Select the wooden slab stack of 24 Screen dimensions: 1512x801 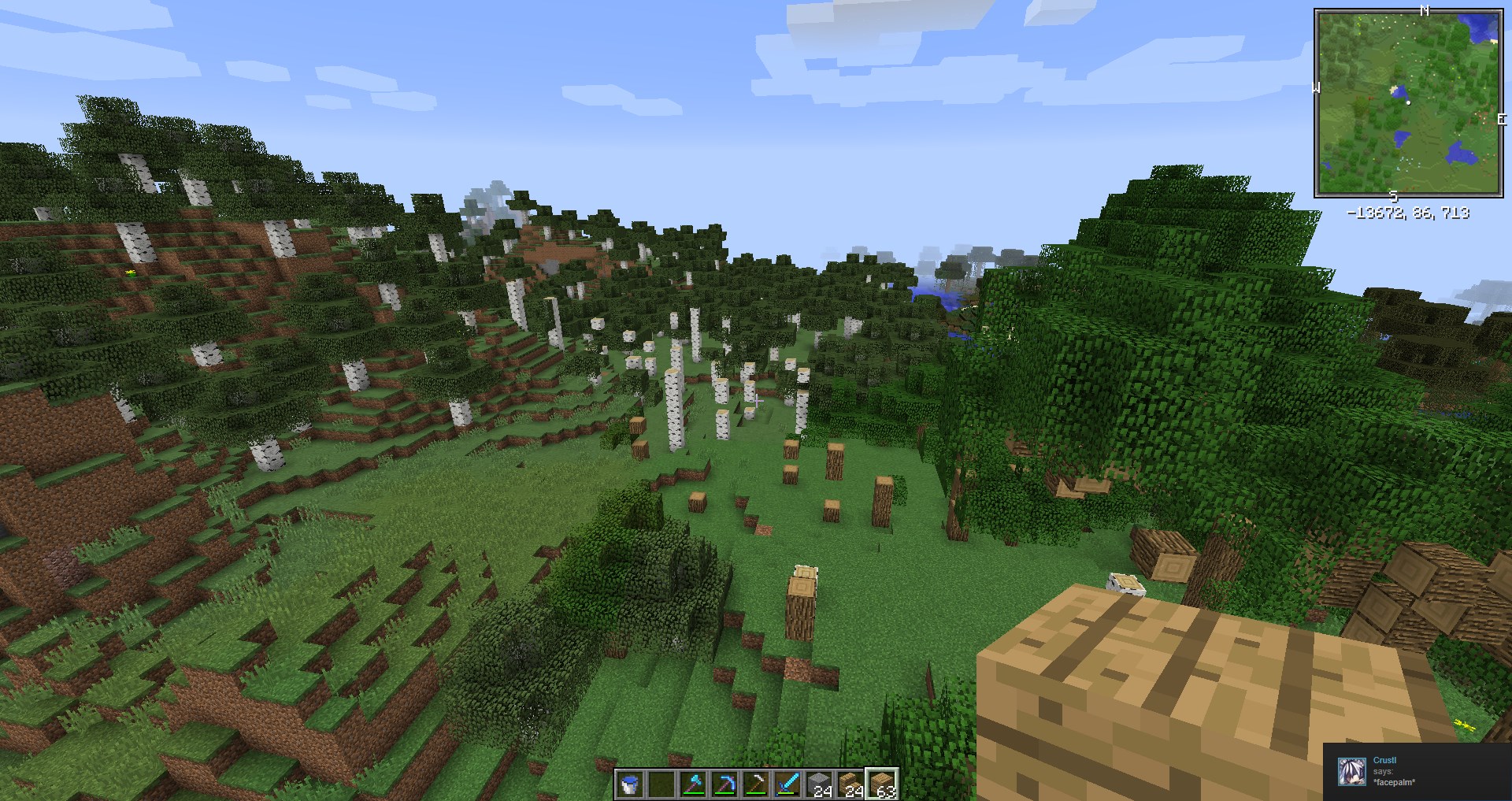[850, 784]
